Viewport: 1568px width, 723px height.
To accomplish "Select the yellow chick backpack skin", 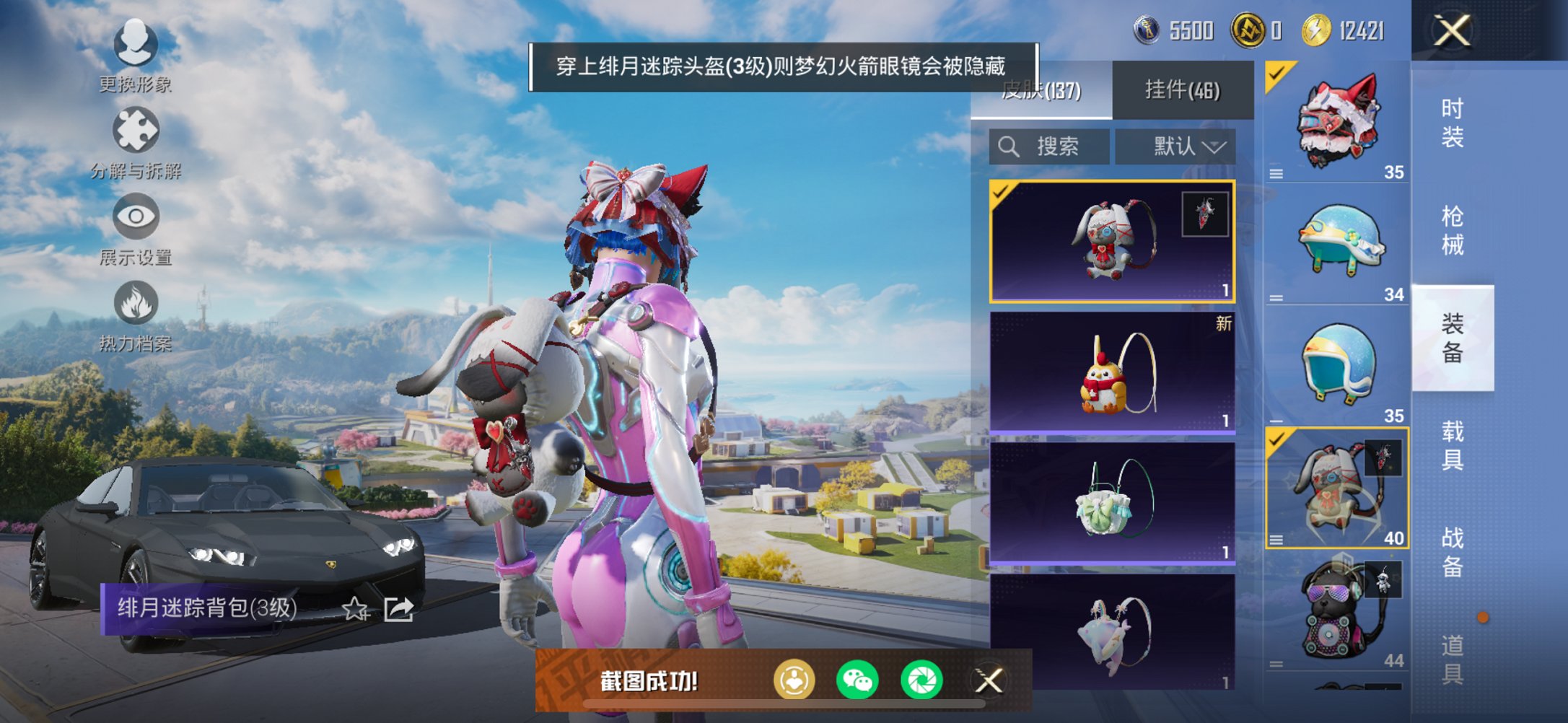I will click(1111, 372).
